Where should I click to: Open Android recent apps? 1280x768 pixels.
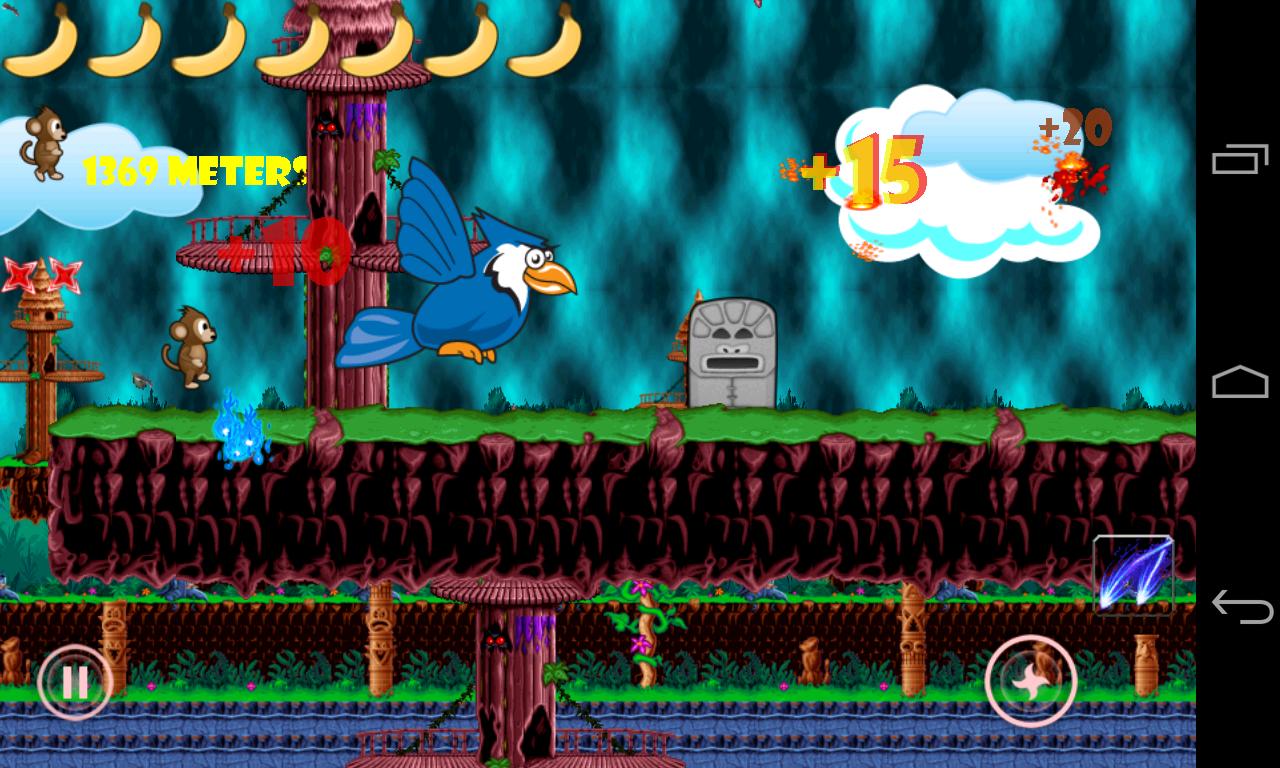(1237, 160)
